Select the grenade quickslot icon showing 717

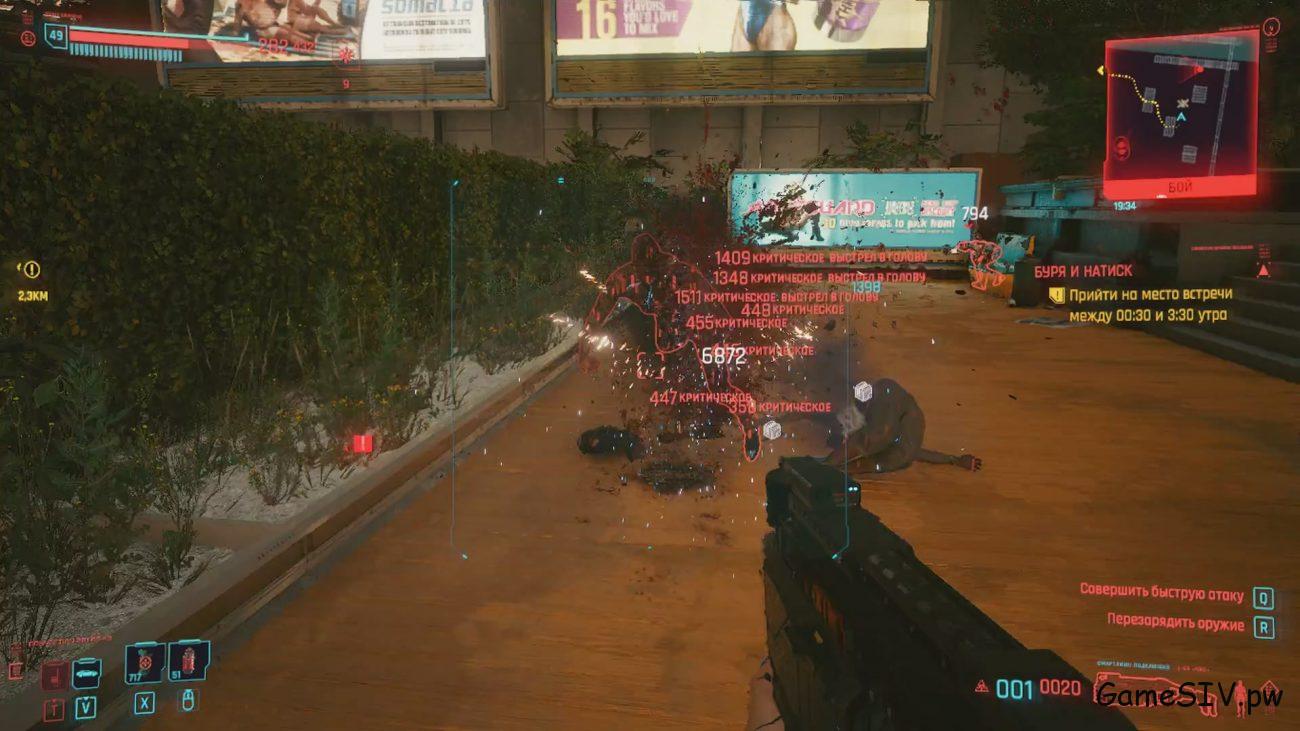[x=144, y=662]
